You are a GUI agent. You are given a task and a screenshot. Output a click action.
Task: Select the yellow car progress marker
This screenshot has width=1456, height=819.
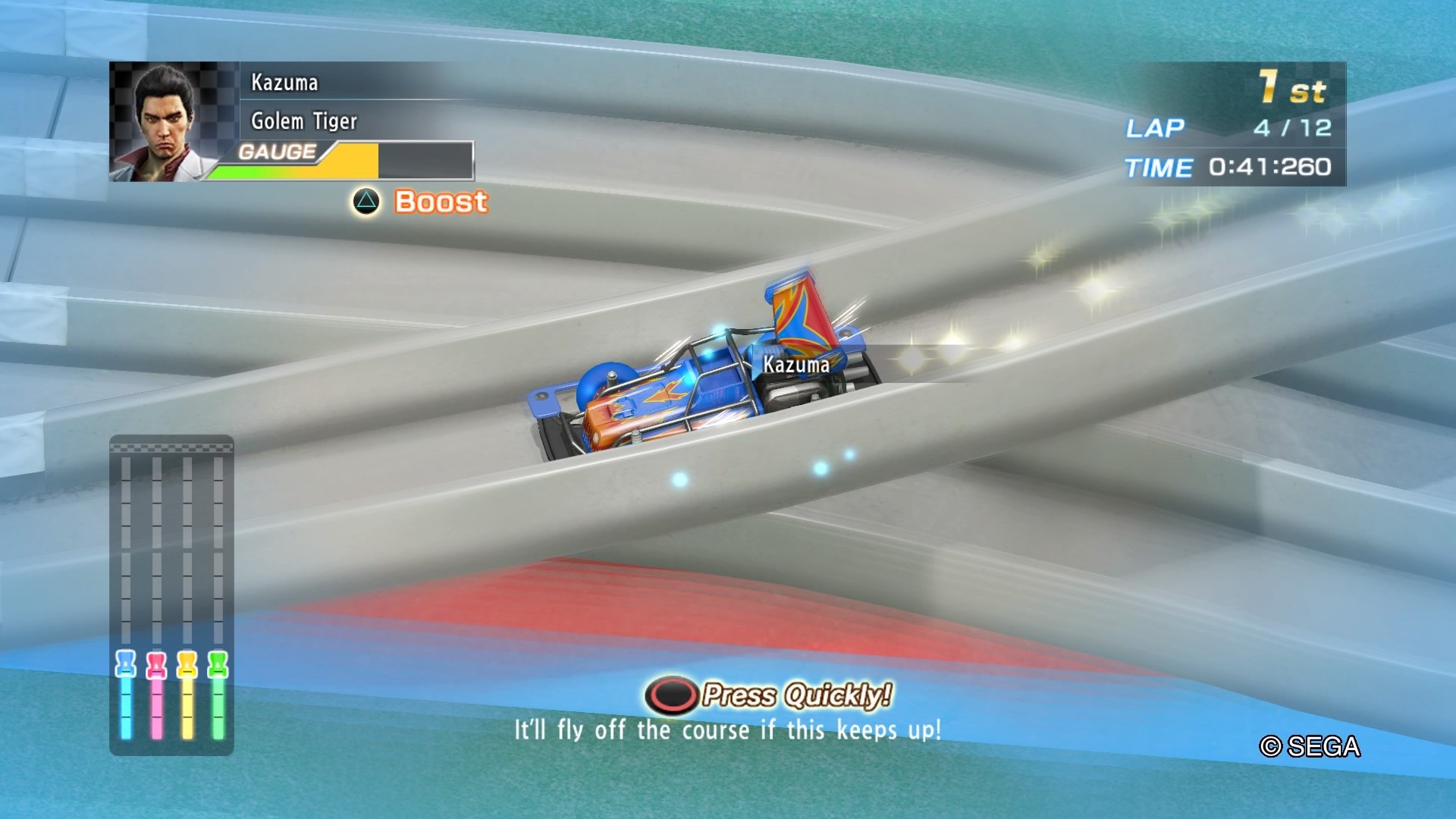(x=187, y=664)
